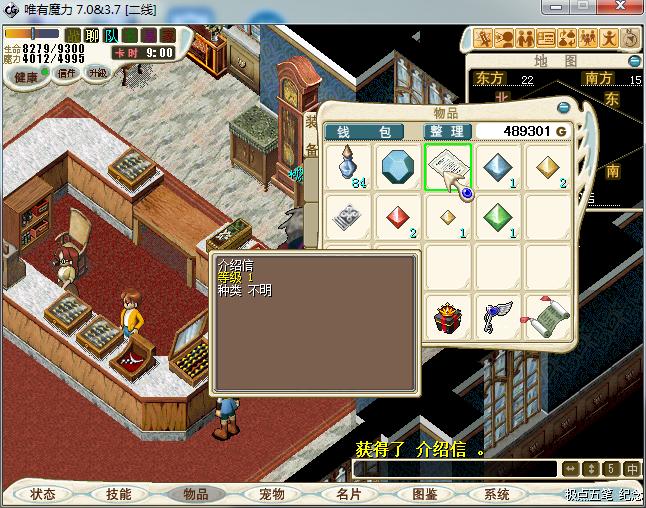Screen dimensions: 646x508
Task: Select the green scroll item
Action: click(547, 319)
